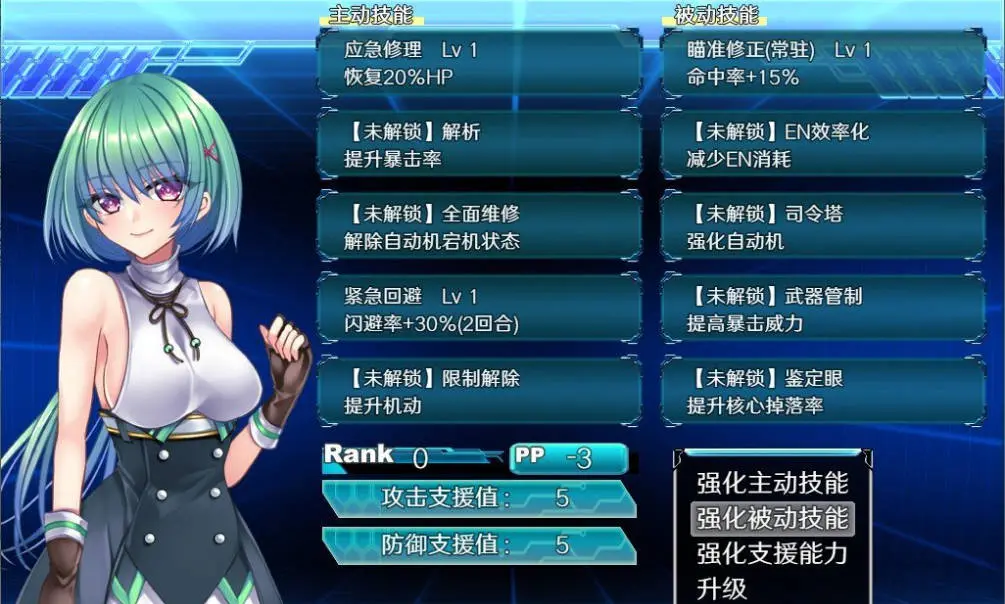The width and height of the screenshot is (1005, 604).
Task: Choose the locked 解析 skill panel
Action: pos(478,145)
